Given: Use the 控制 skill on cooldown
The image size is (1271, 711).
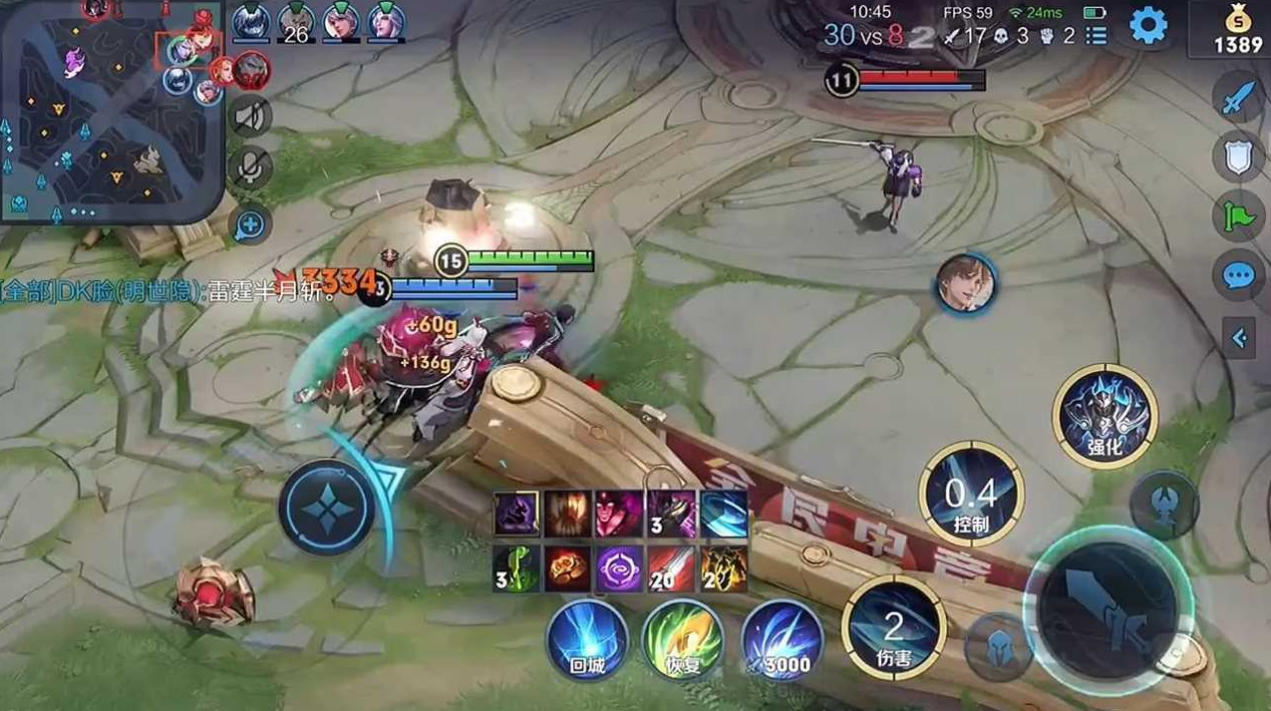Looking at the screenshot, I should [971, 494].
